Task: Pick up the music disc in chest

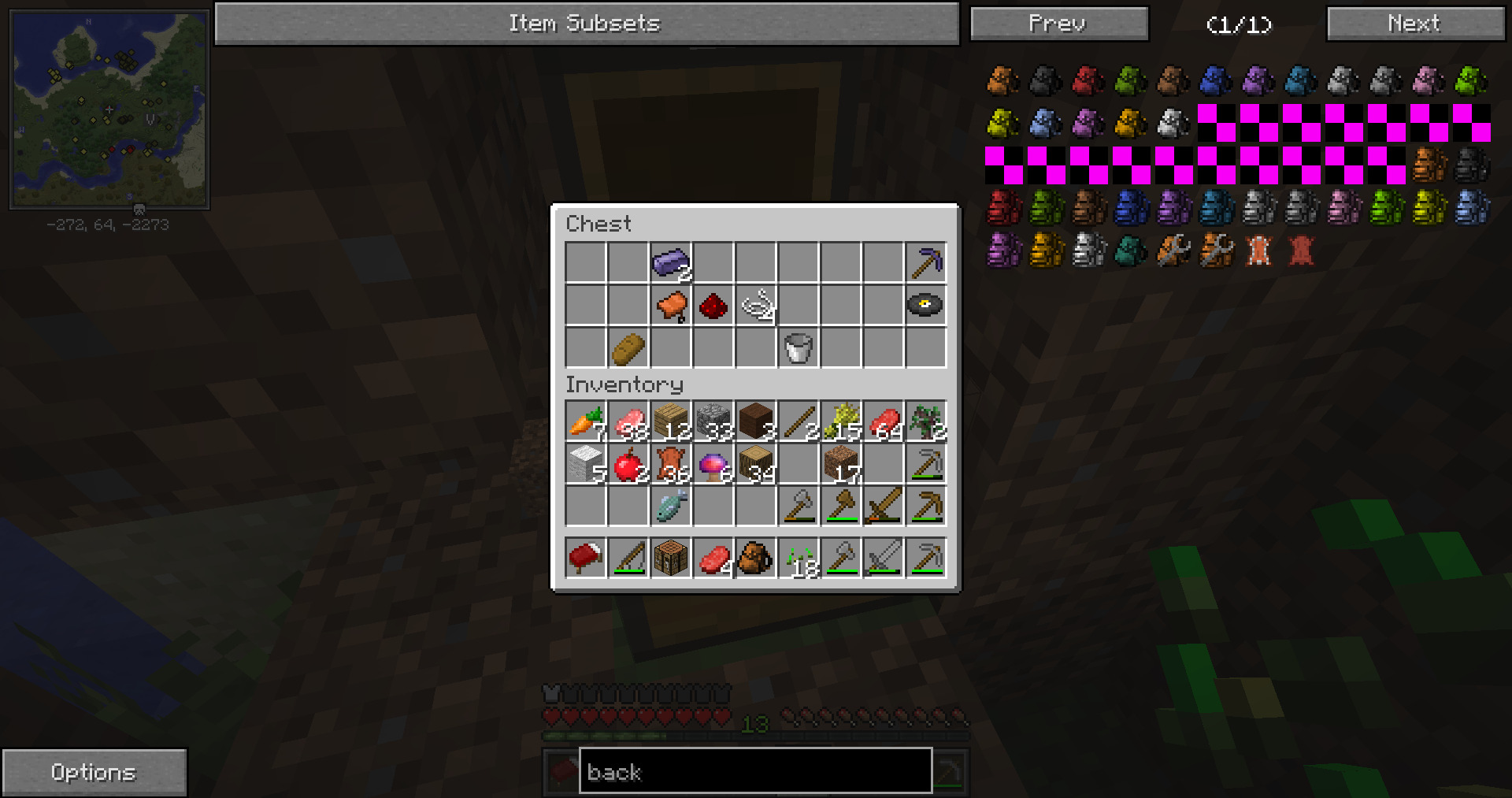Action: [925, 305]
